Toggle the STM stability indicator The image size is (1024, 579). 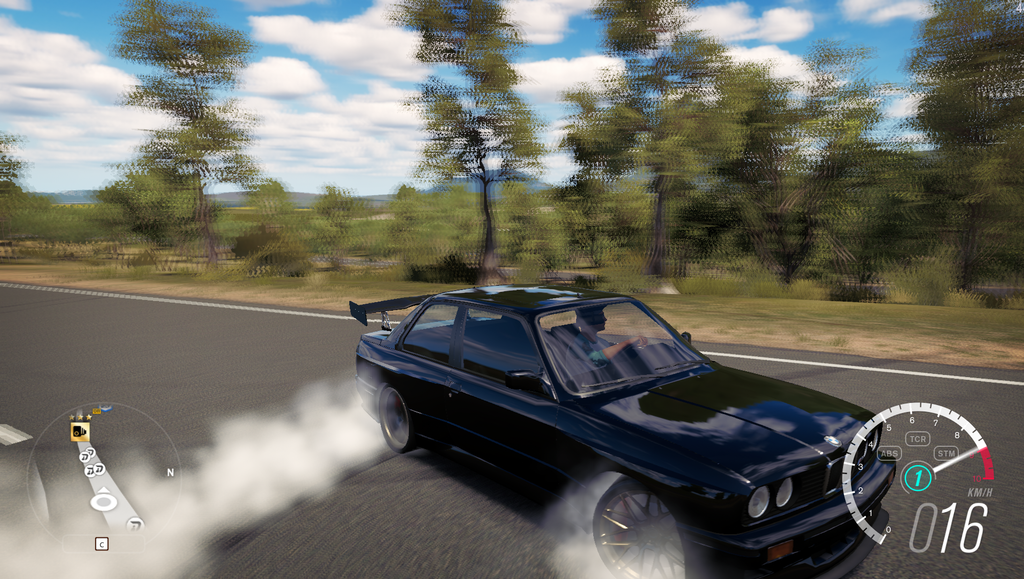(945, 453)
